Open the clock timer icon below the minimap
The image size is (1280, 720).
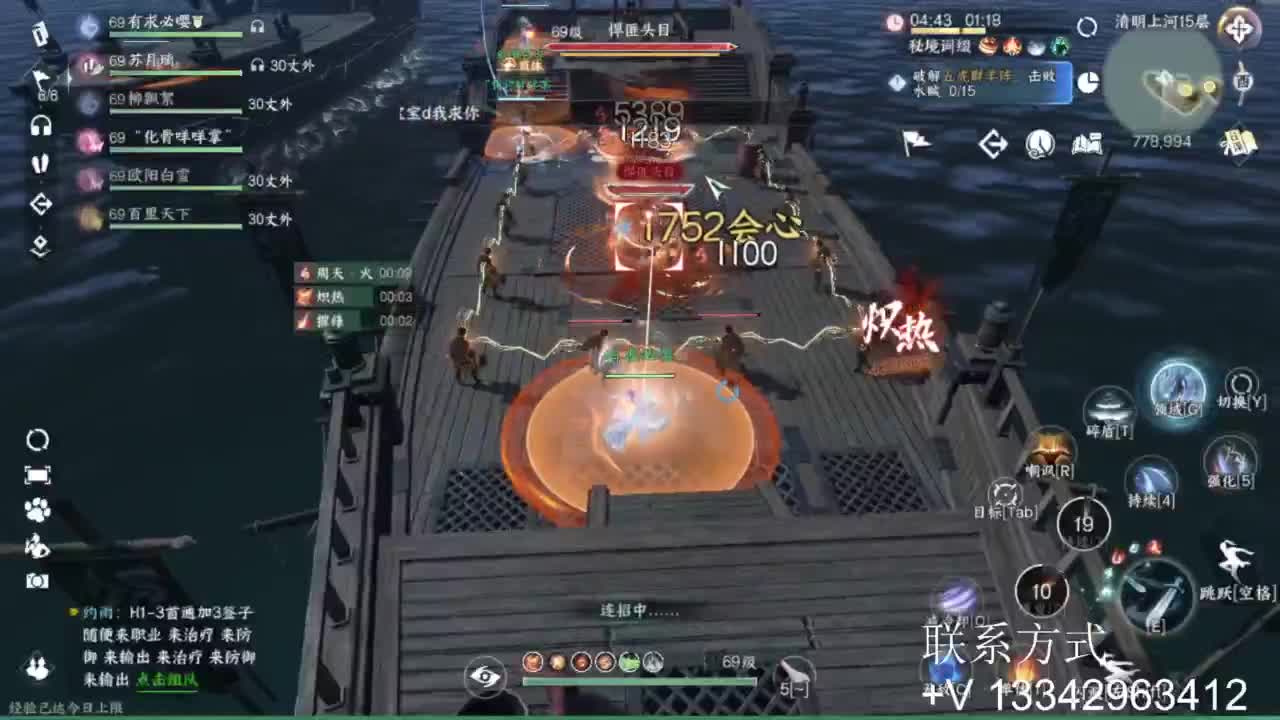point(1041,143)
